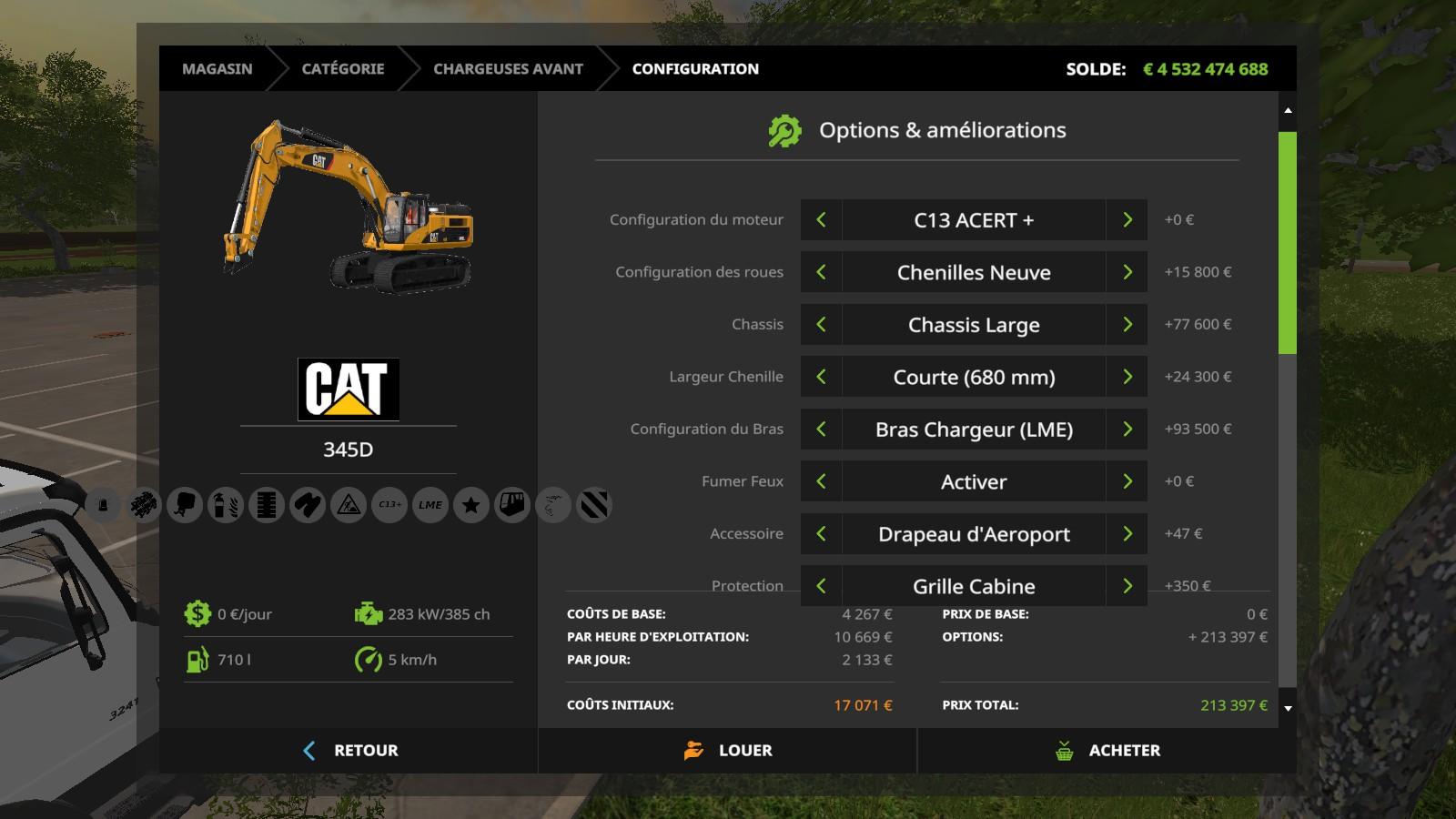Select next engine configuration after C13 ACERT +
Screen dimensions: 1456x819
tap(1127, 220)
